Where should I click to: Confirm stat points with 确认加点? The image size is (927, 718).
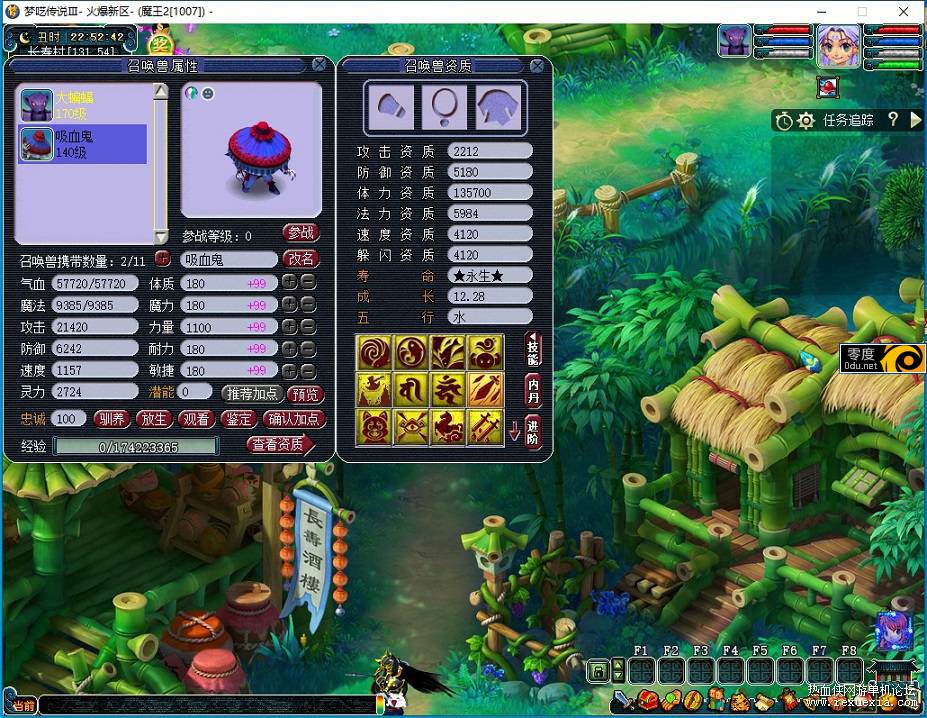[294, 419]
